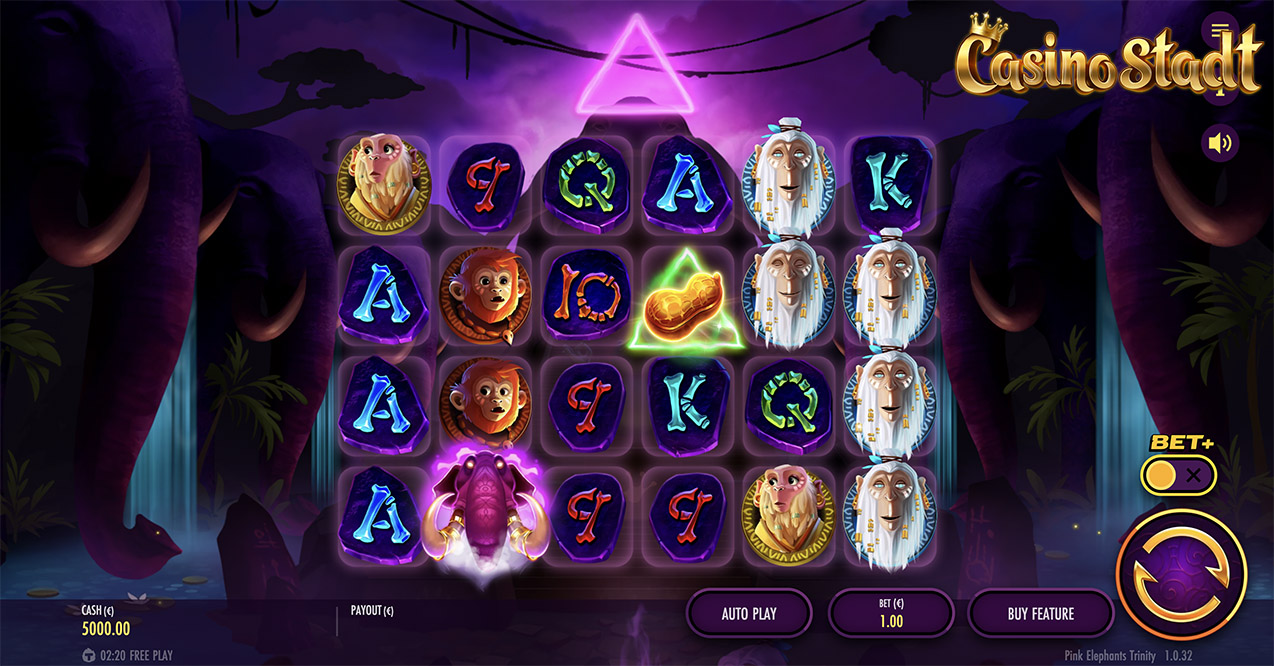The image size is (1274, 666).
Task: Spin the reels with the round arrow button
Action: [1180, 574]
